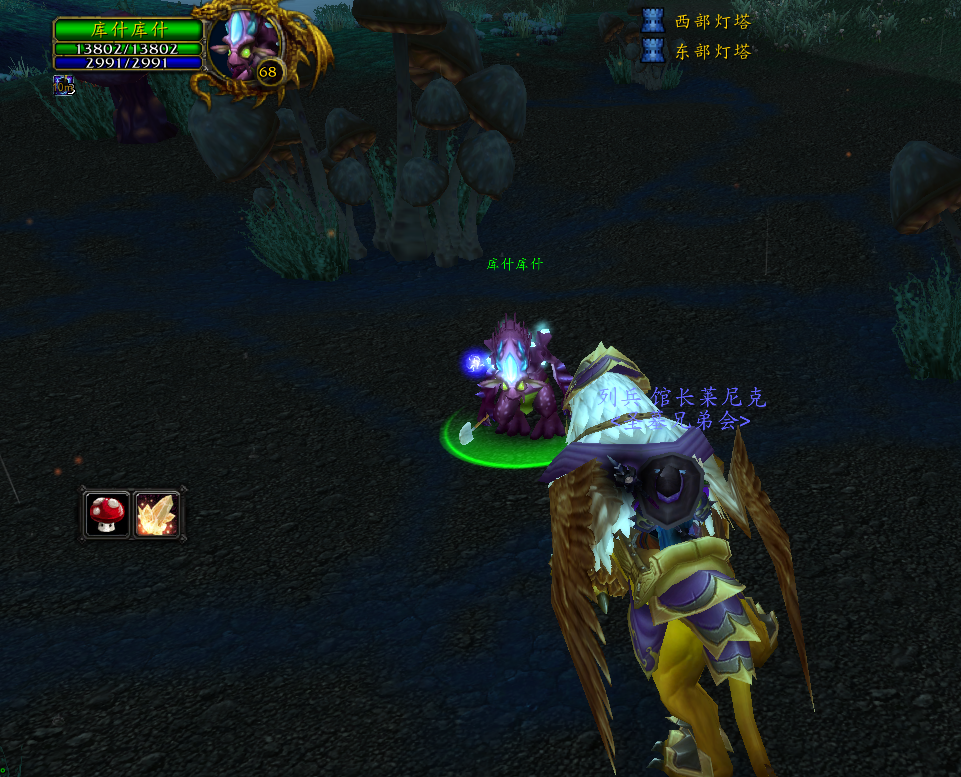Click the buff icon below the target frame

coord(64,87)
